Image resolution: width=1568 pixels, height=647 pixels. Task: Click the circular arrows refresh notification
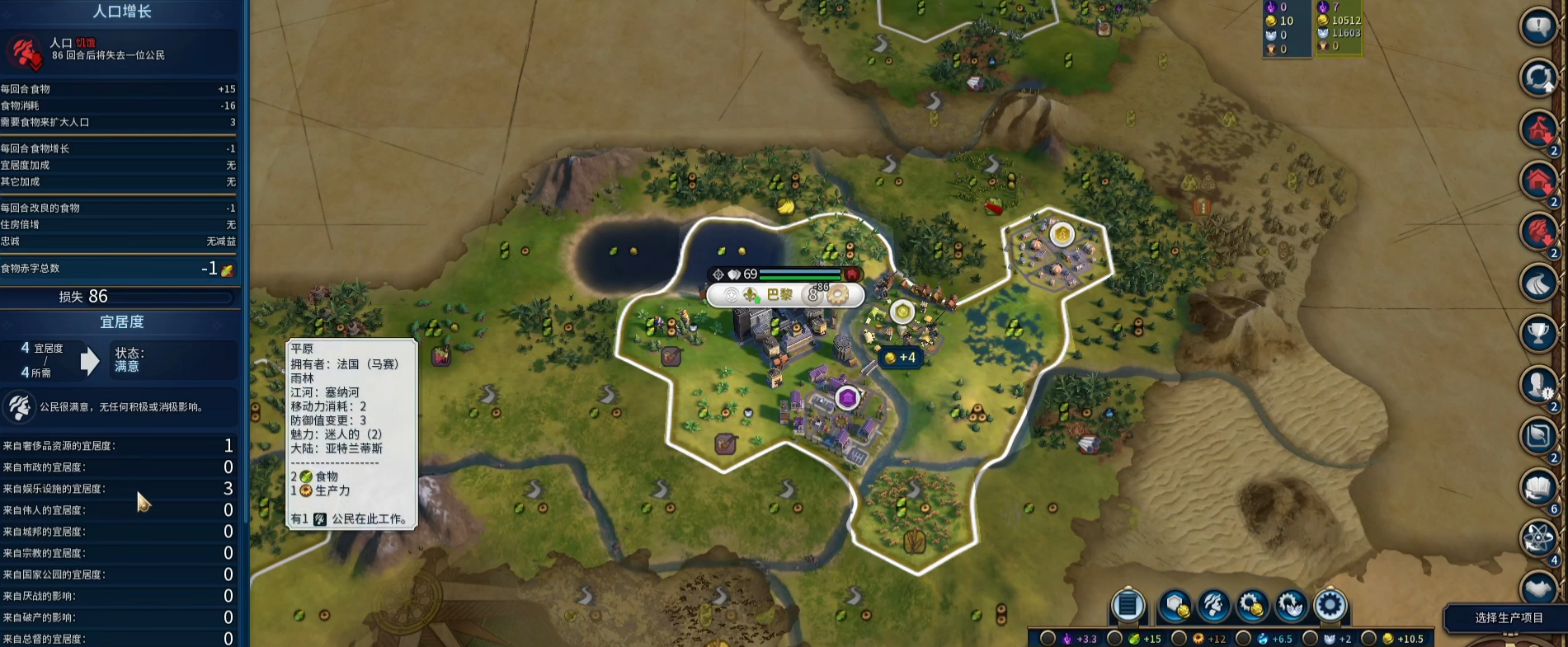[1538, 77]
